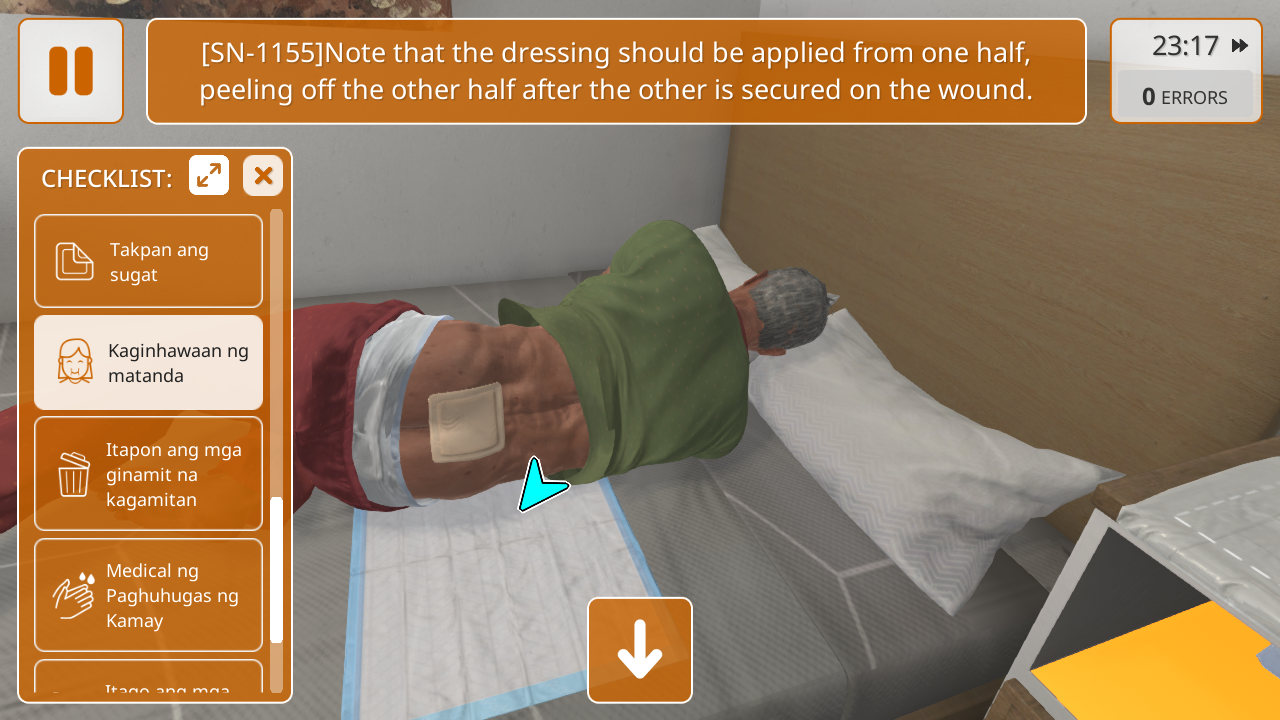Fast-forward the timer

1240,46
